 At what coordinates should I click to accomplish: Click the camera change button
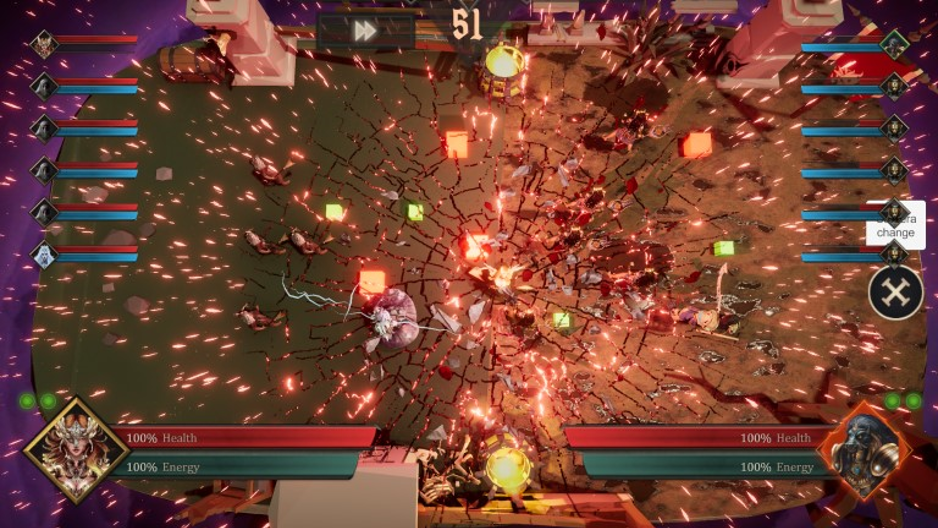pos(895,224)
